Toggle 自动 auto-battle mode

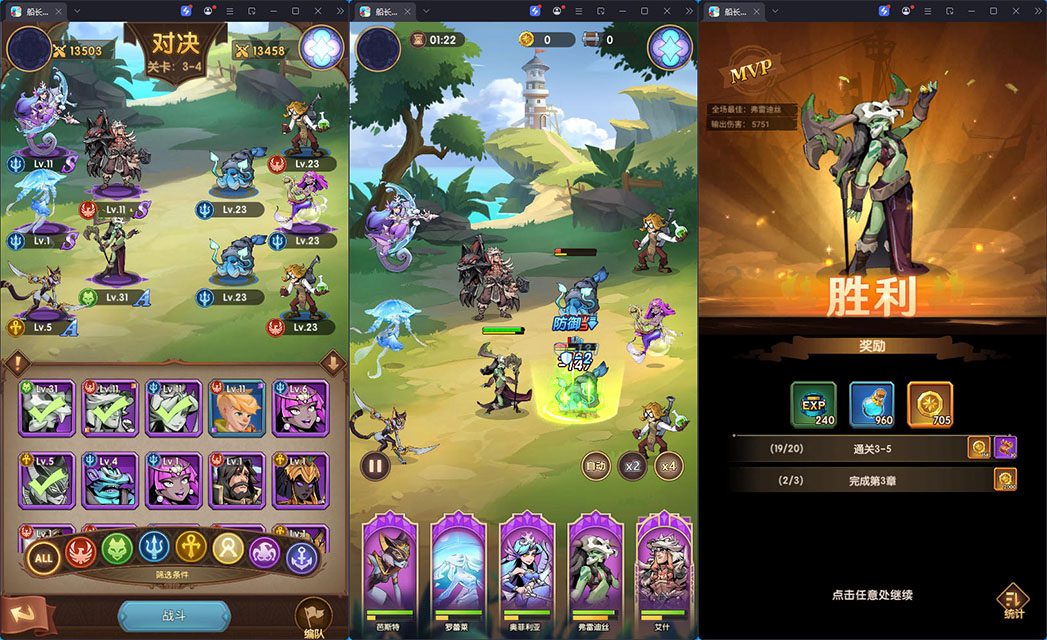[x=597, y=466]
